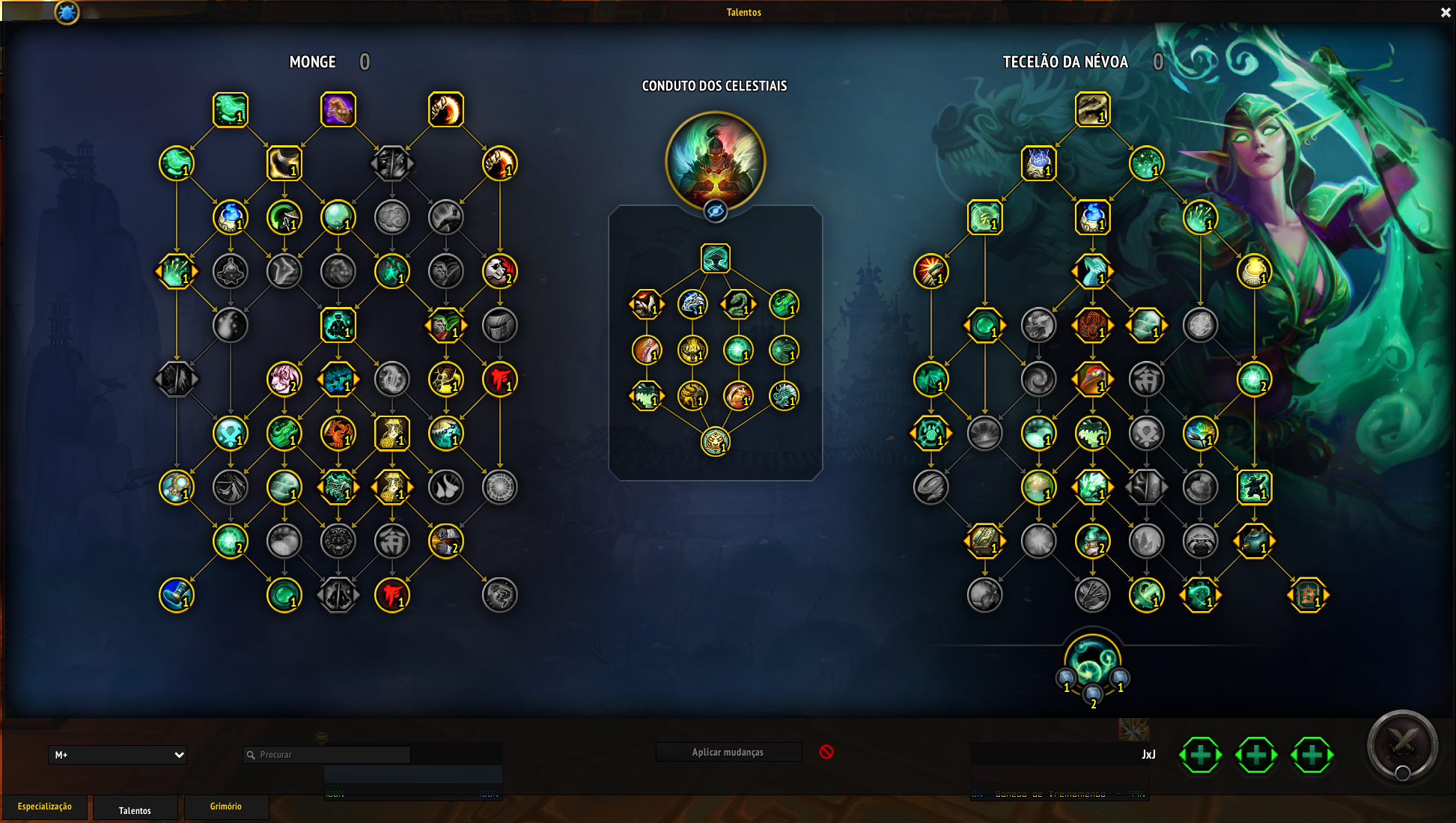This screenshot has width=1456, height=823.
Task: Select the red explosion talent in Tecelão tree
Action: click(x=930, y=271)
